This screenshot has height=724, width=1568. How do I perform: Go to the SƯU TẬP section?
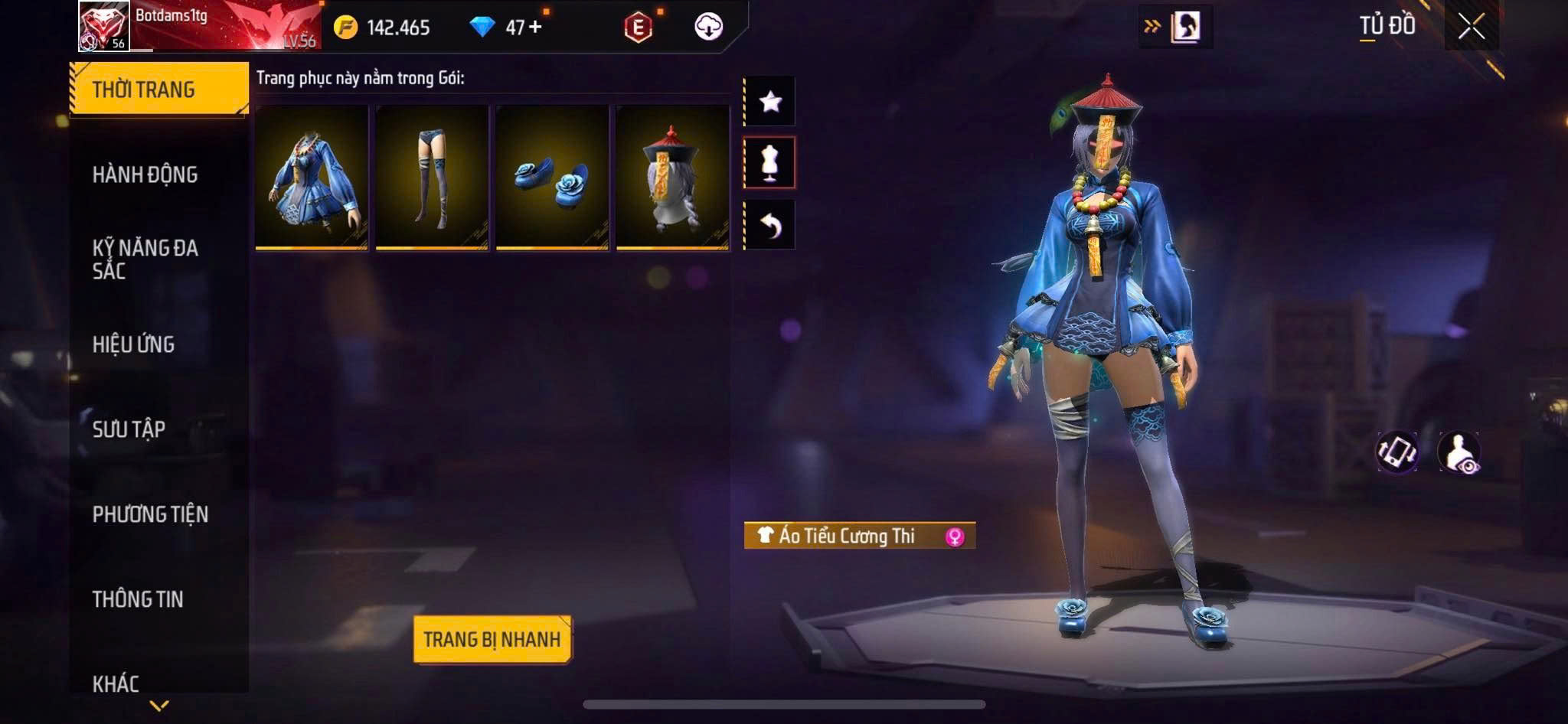tap(129, 429)
